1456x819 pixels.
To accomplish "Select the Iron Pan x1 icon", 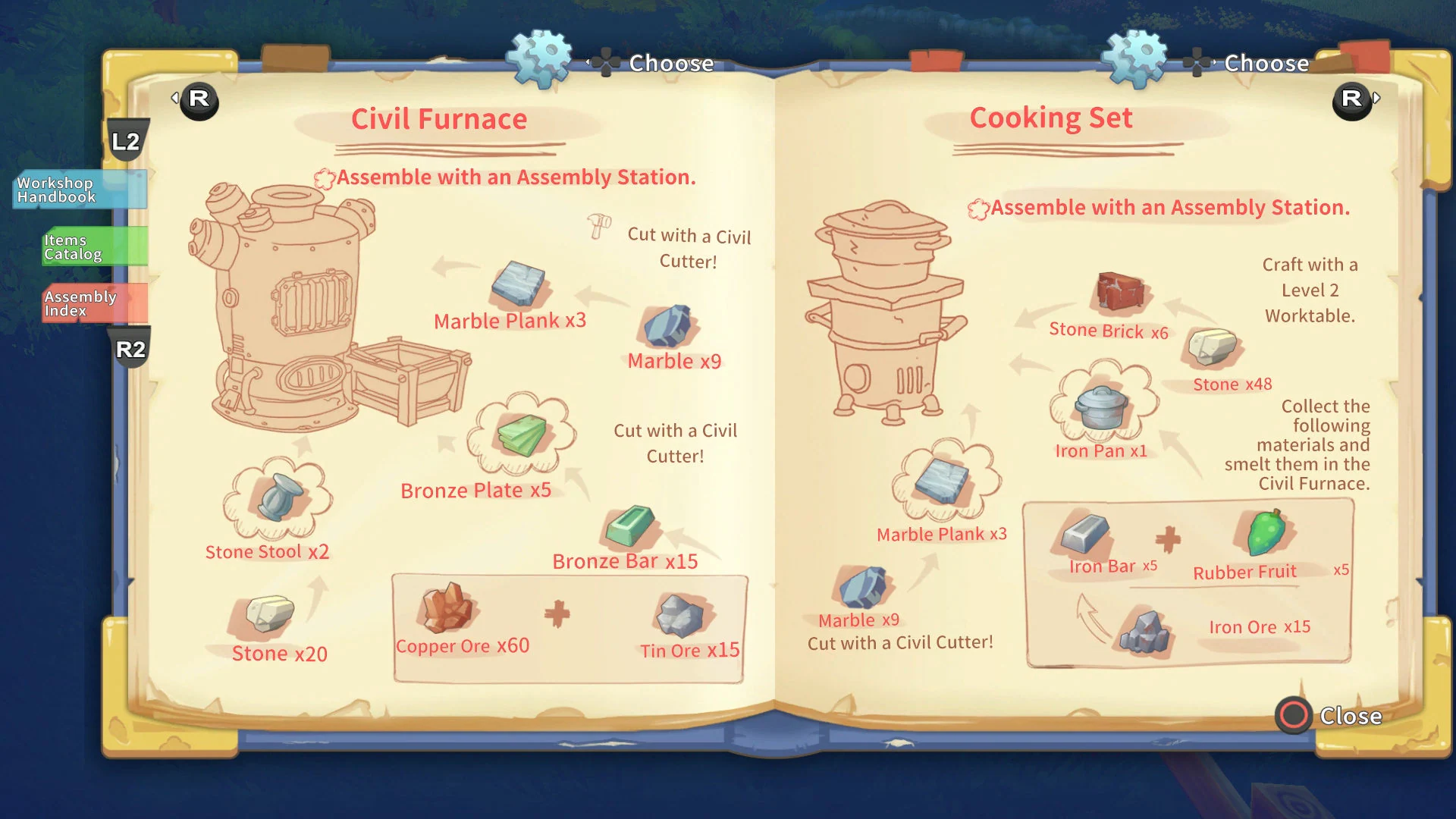I will tap(1100, 408).
